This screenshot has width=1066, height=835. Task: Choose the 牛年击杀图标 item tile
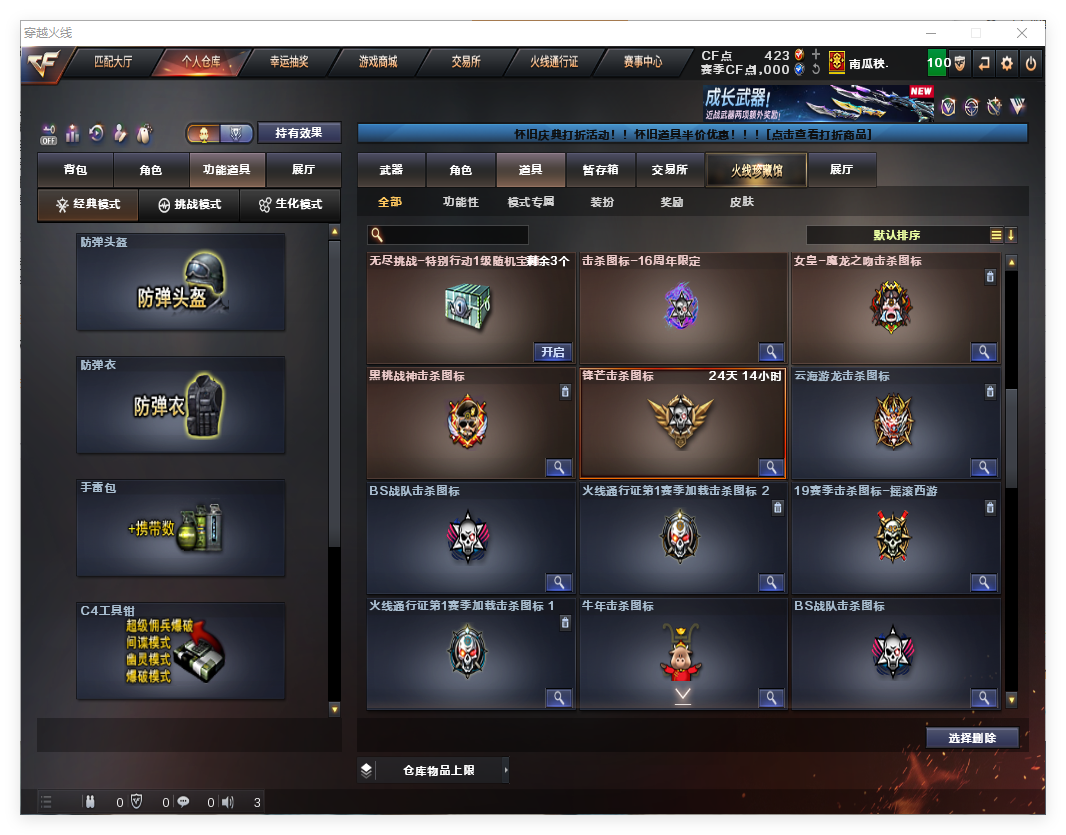[x=683, y=653]
